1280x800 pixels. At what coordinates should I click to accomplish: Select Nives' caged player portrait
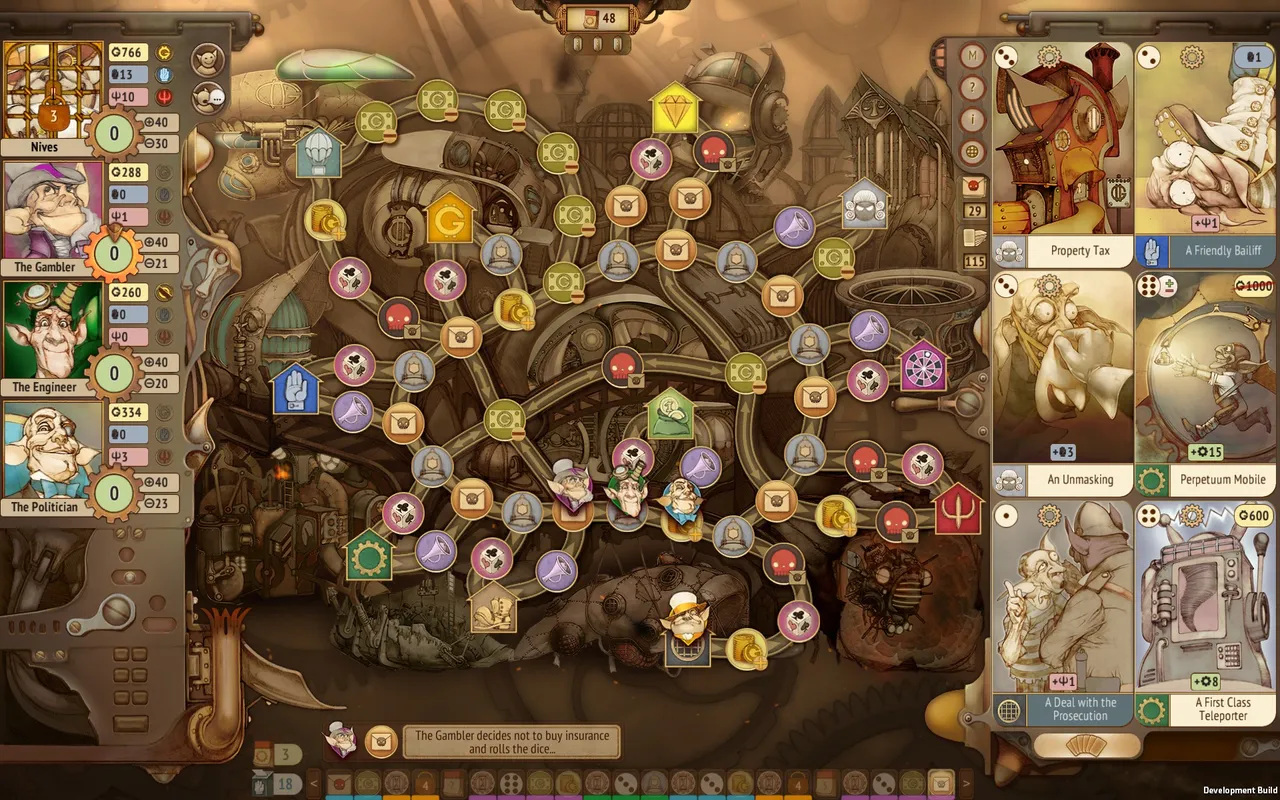tap(53, 91)
